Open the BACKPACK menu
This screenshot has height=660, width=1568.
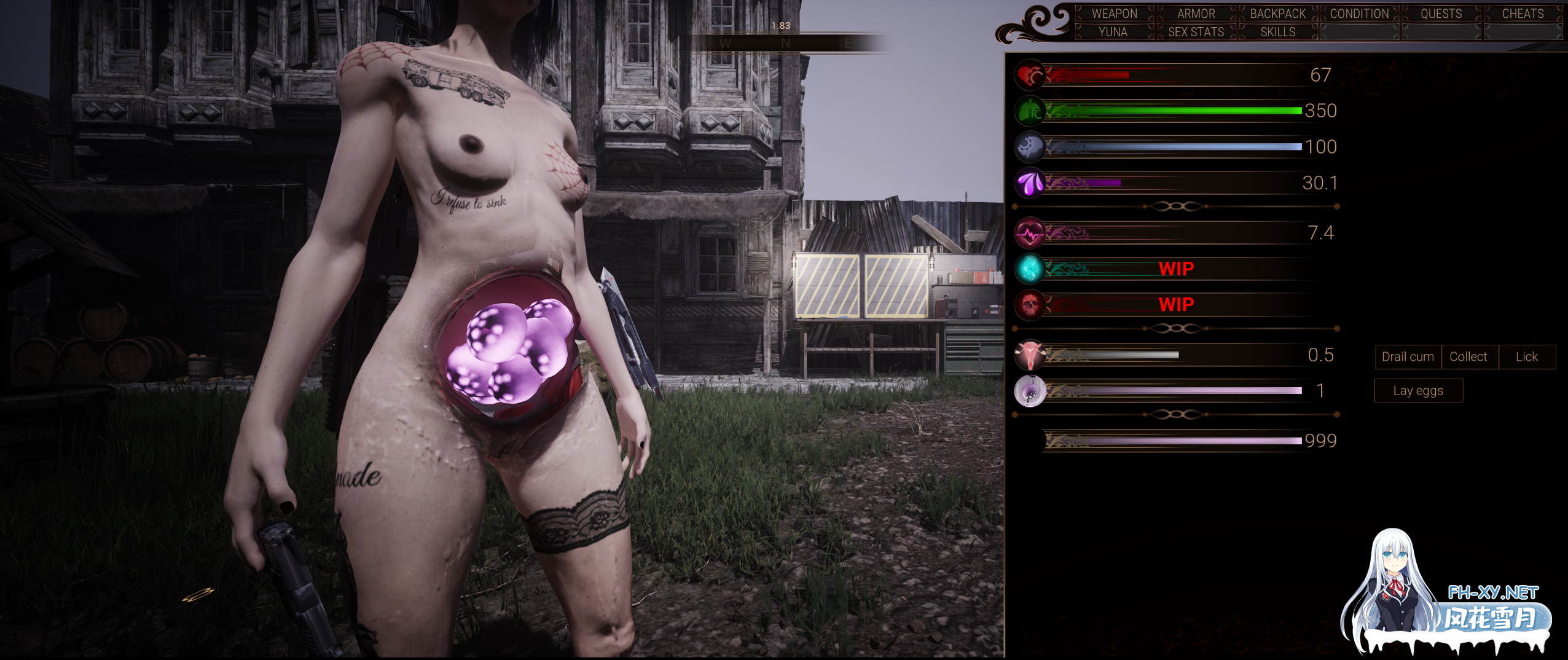click(x=1277, y=14)
